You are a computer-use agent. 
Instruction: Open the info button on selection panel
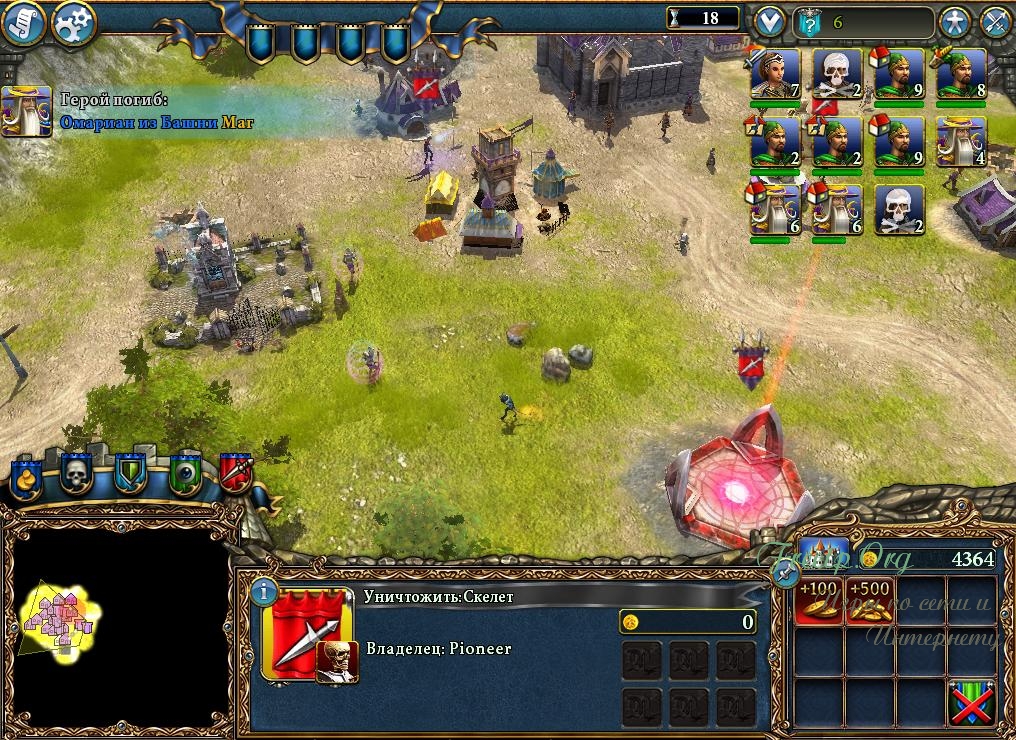262,591
